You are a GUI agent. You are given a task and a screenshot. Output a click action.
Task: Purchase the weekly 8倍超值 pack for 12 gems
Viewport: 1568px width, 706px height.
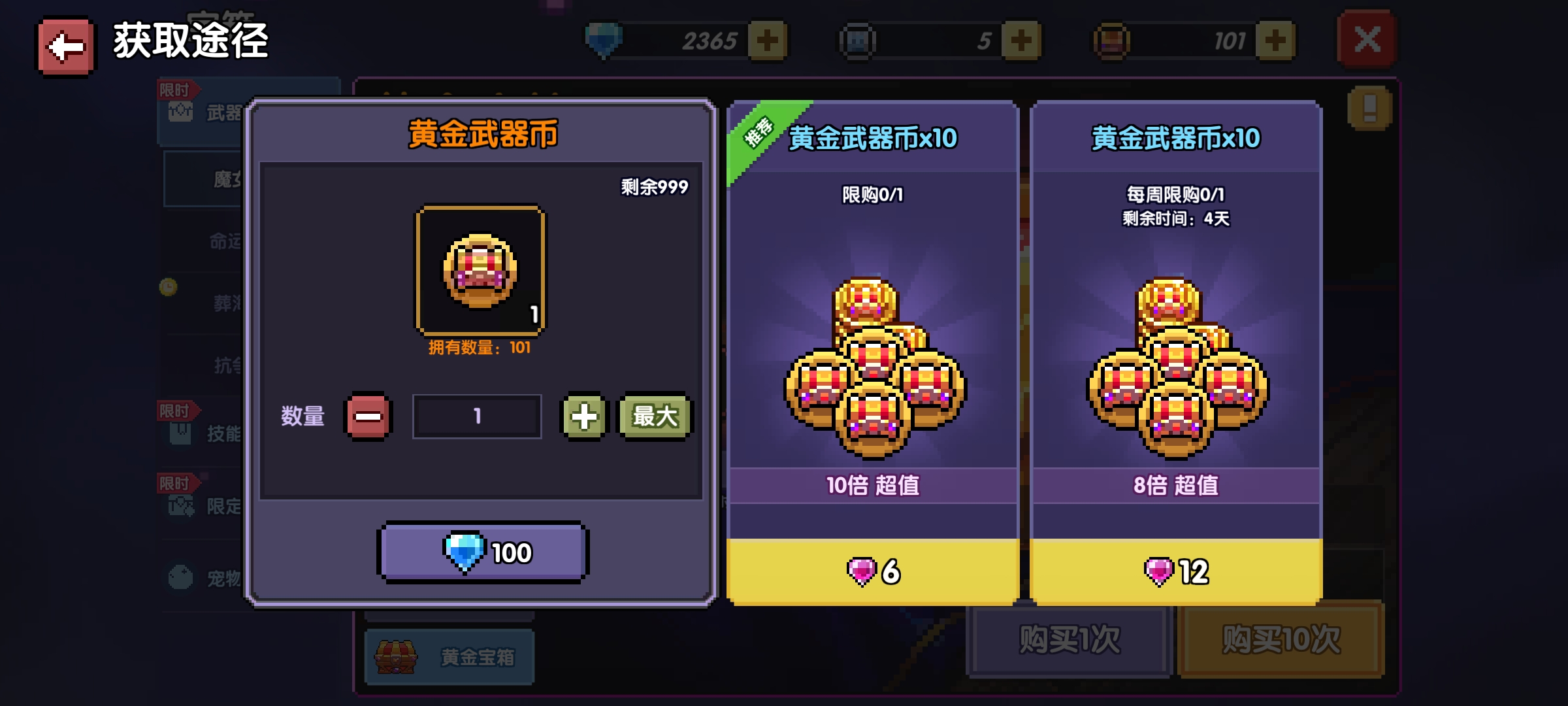[1175, 571]
